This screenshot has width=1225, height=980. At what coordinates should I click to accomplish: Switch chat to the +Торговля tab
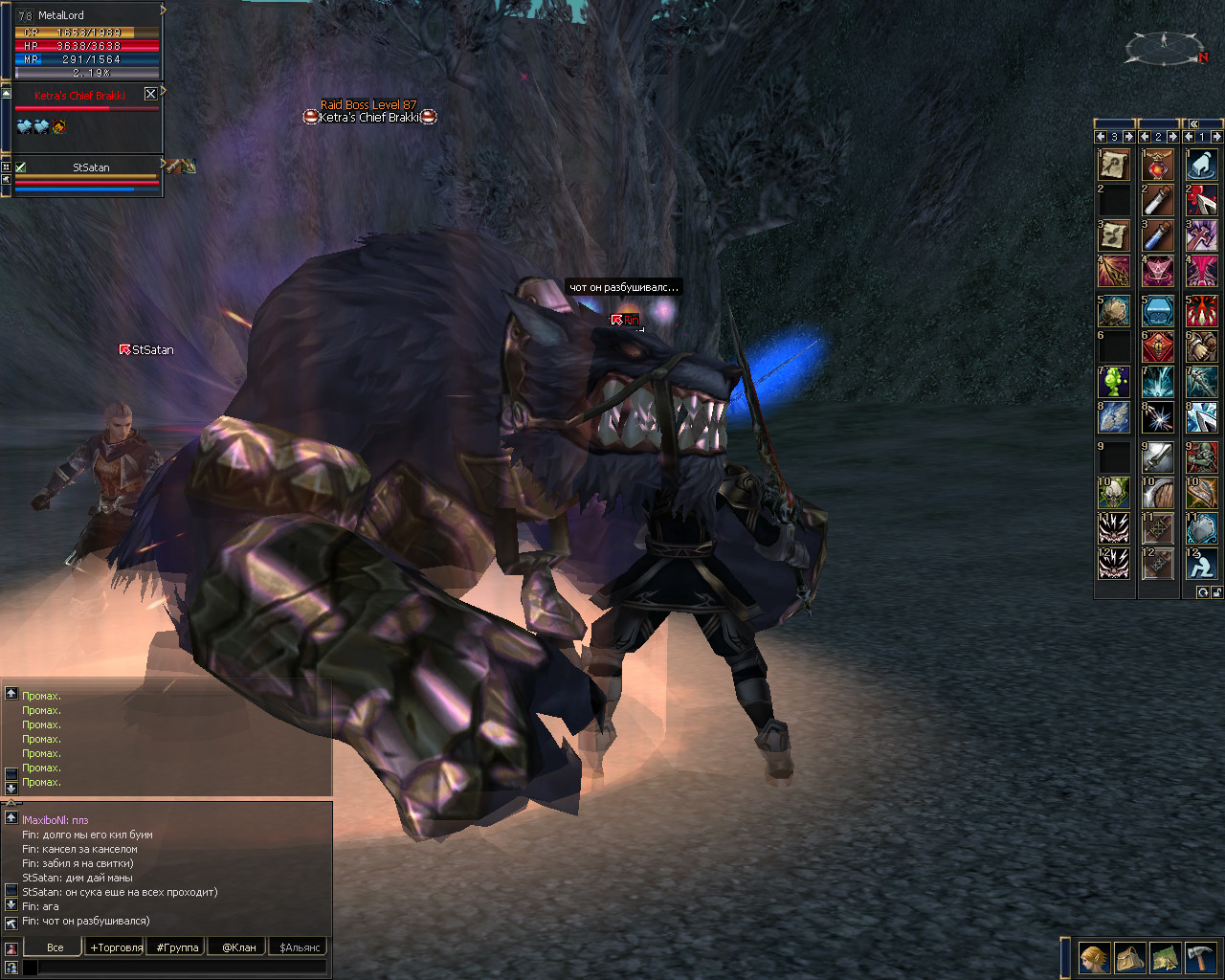pyautogui.click(x=116, y=947)
